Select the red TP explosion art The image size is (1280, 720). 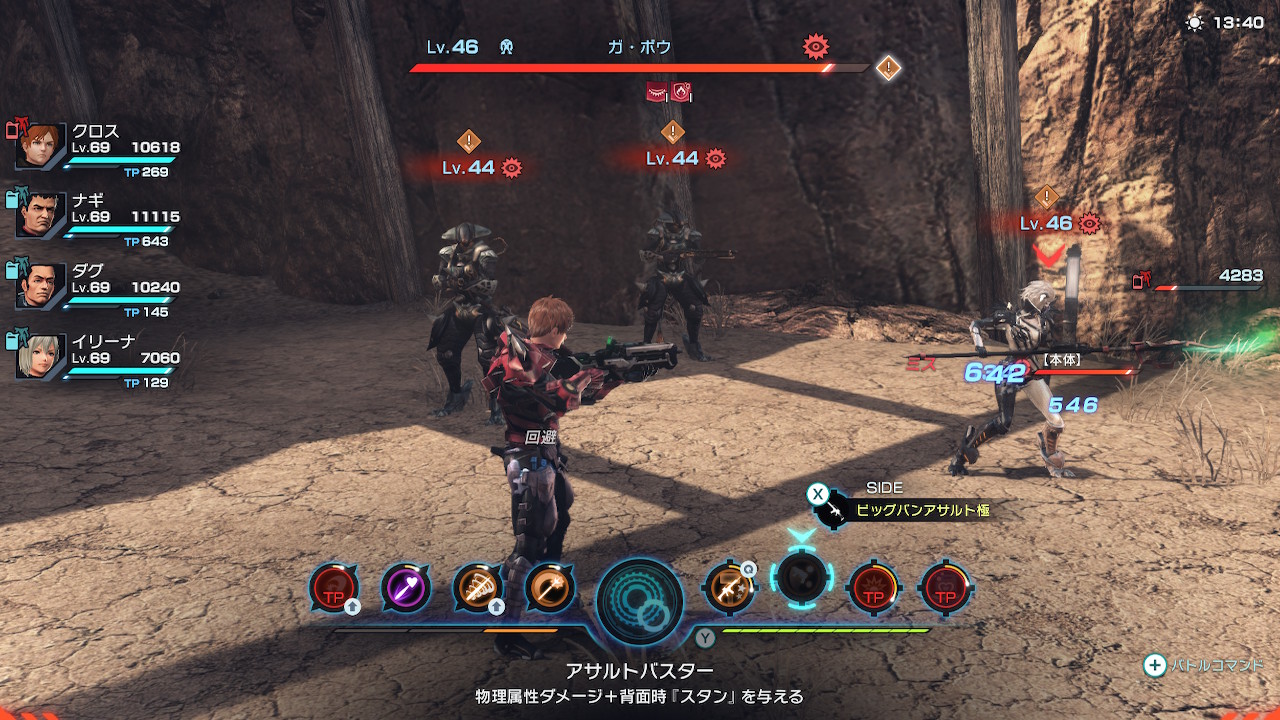pyautogui.click(x=873, y=587)
